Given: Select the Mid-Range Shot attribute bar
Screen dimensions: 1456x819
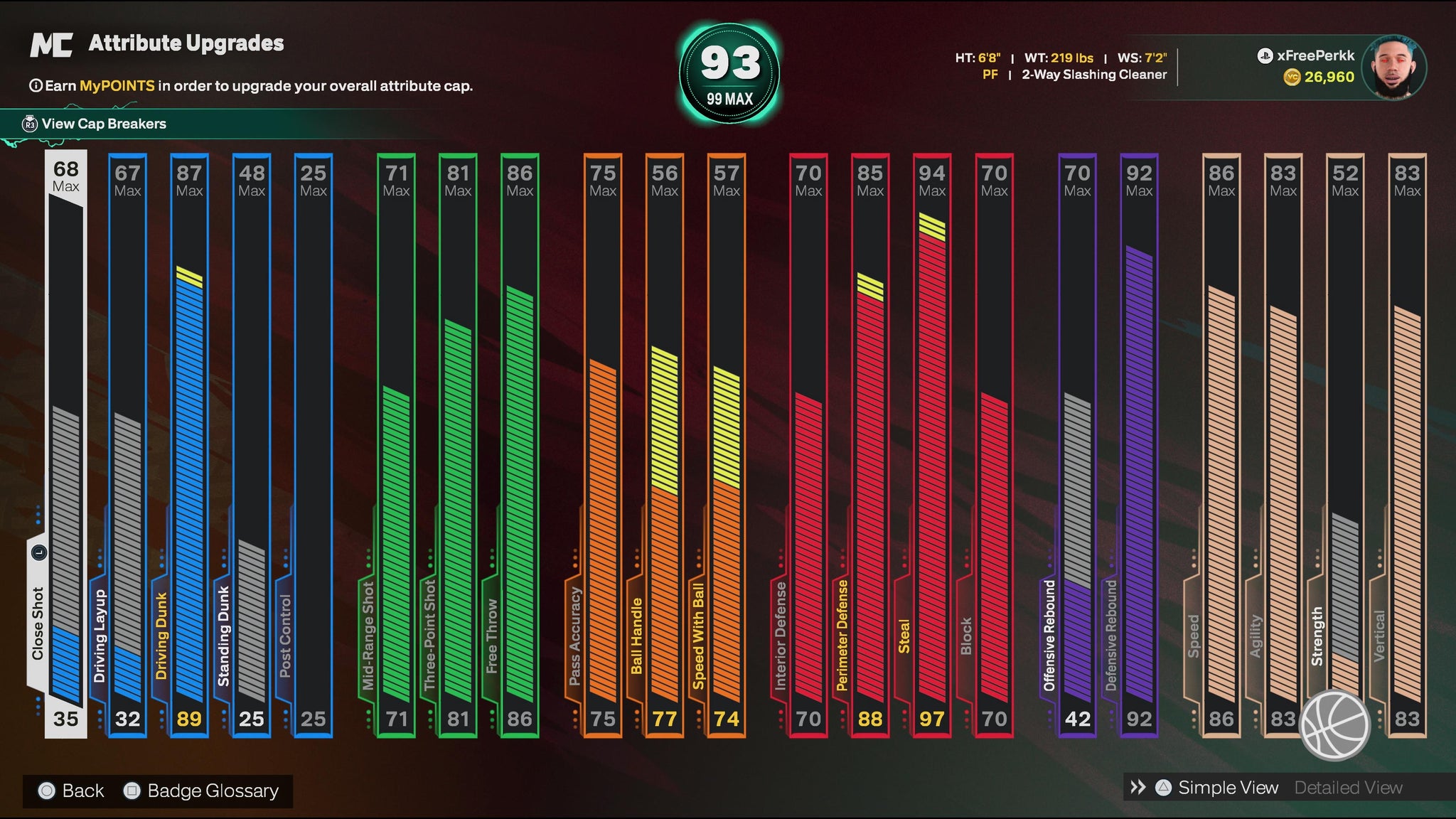Looking at the screenshot, I should pos(396,444).
